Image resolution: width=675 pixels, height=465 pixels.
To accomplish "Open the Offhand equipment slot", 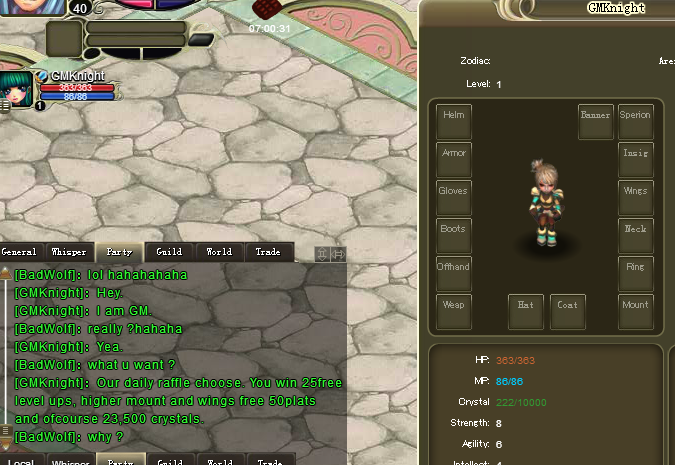I will point(454,274).
